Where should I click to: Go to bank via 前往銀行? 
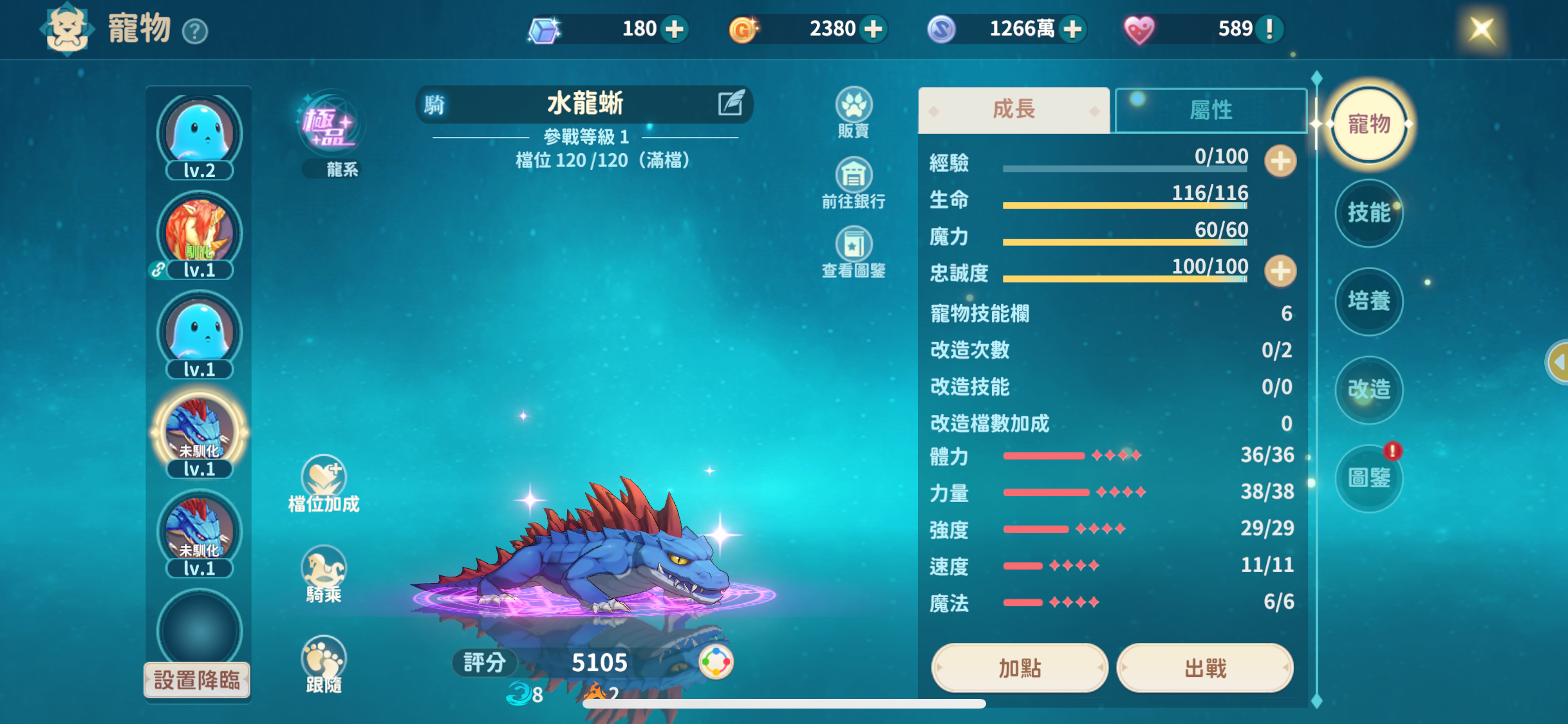(854, 176)
